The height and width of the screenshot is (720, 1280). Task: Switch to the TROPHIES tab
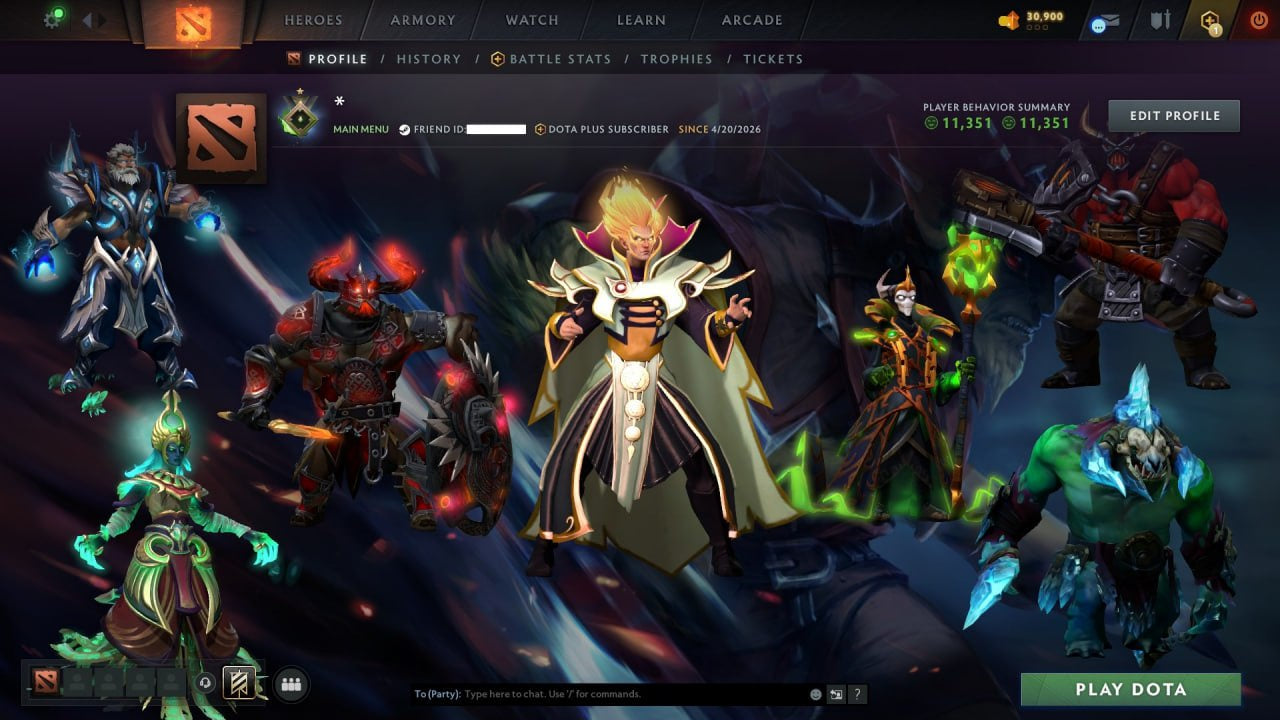pos(676,59)
